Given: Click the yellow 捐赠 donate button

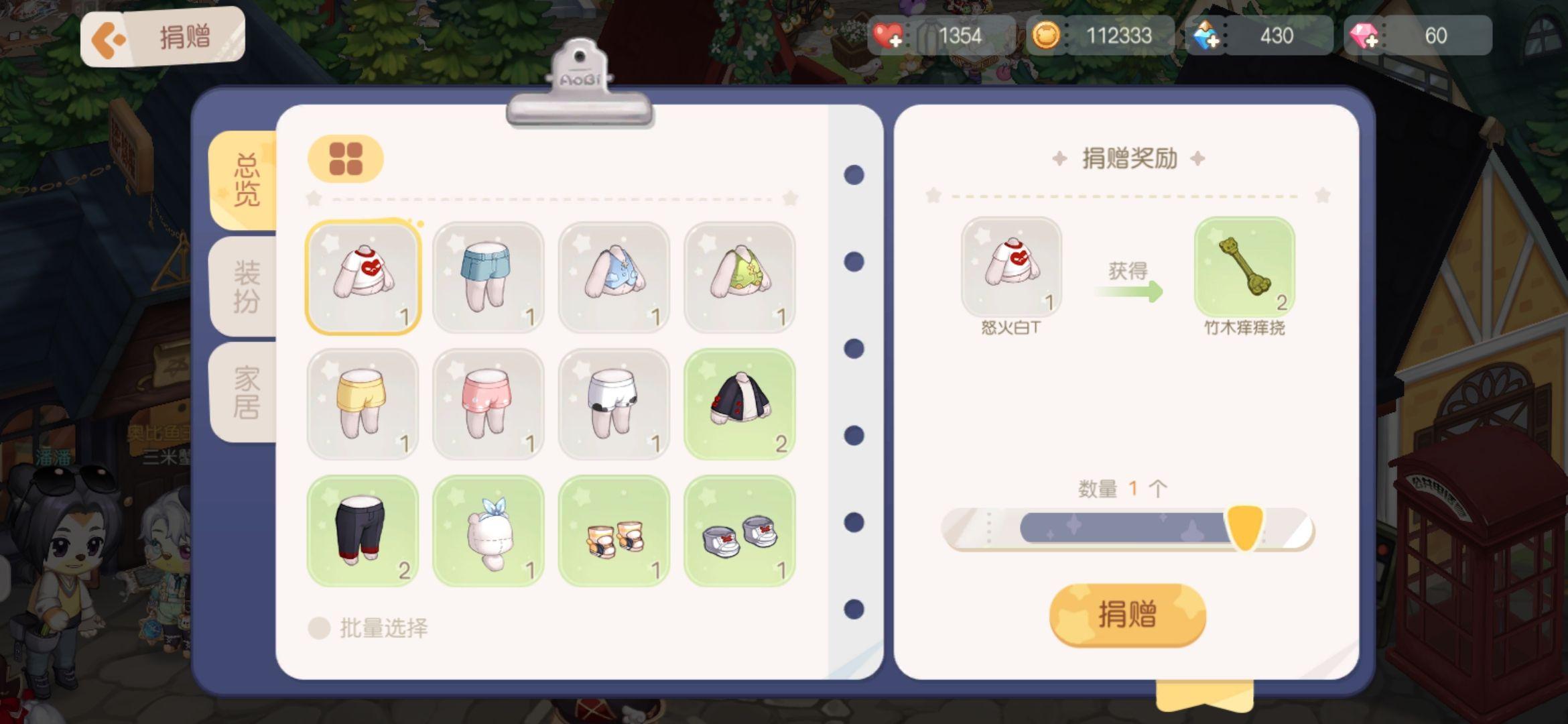Looking at the screenshot, I should tap(1127, 614).
